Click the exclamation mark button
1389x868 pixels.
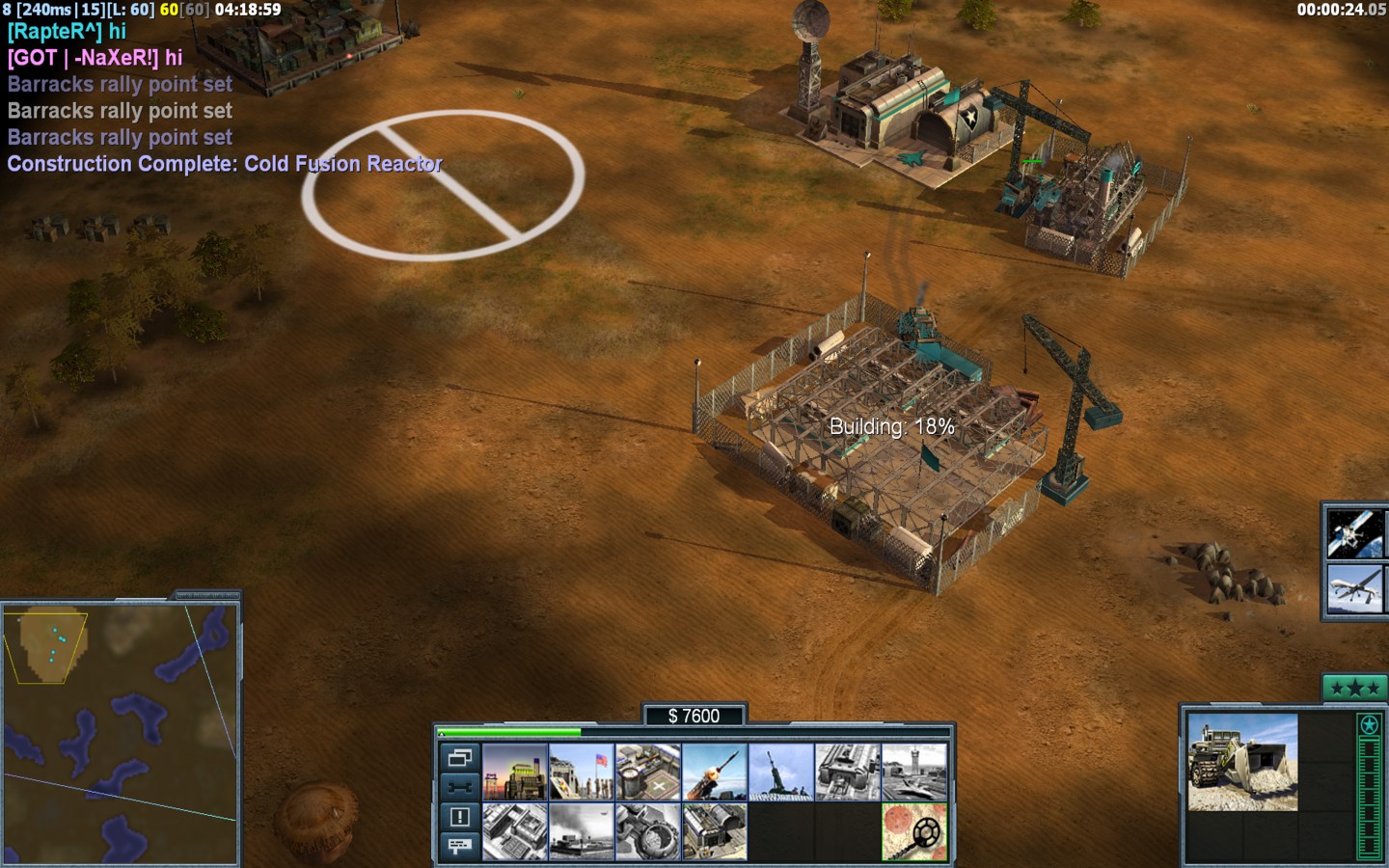click(x=459, y=817)
